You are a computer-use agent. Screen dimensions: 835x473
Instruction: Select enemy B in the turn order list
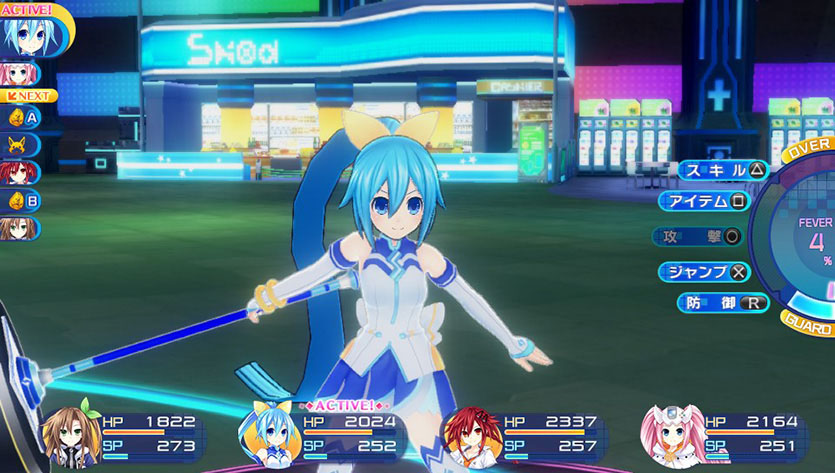pos(20,200)
